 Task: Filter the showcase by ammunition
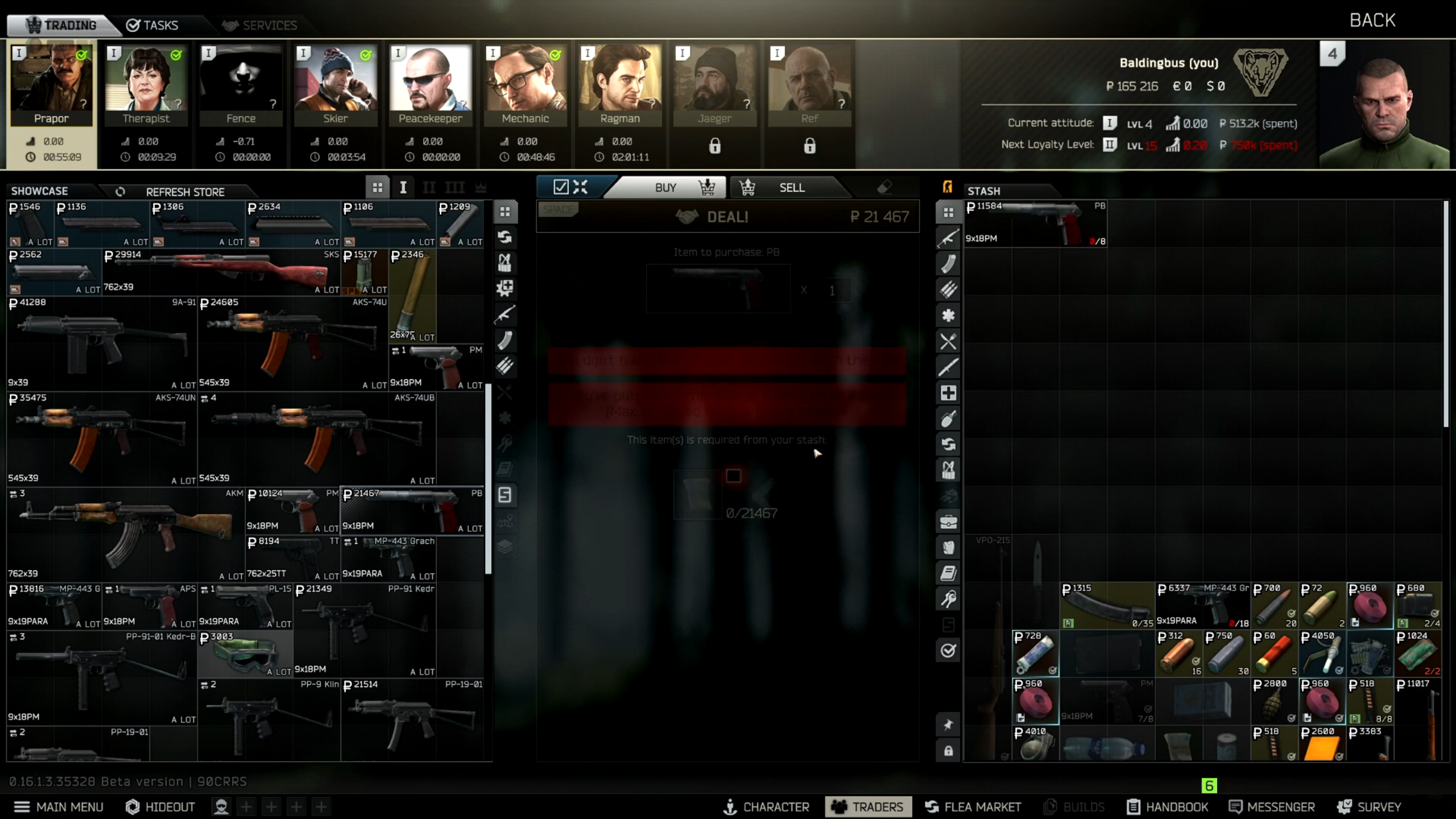click(506, 366)
